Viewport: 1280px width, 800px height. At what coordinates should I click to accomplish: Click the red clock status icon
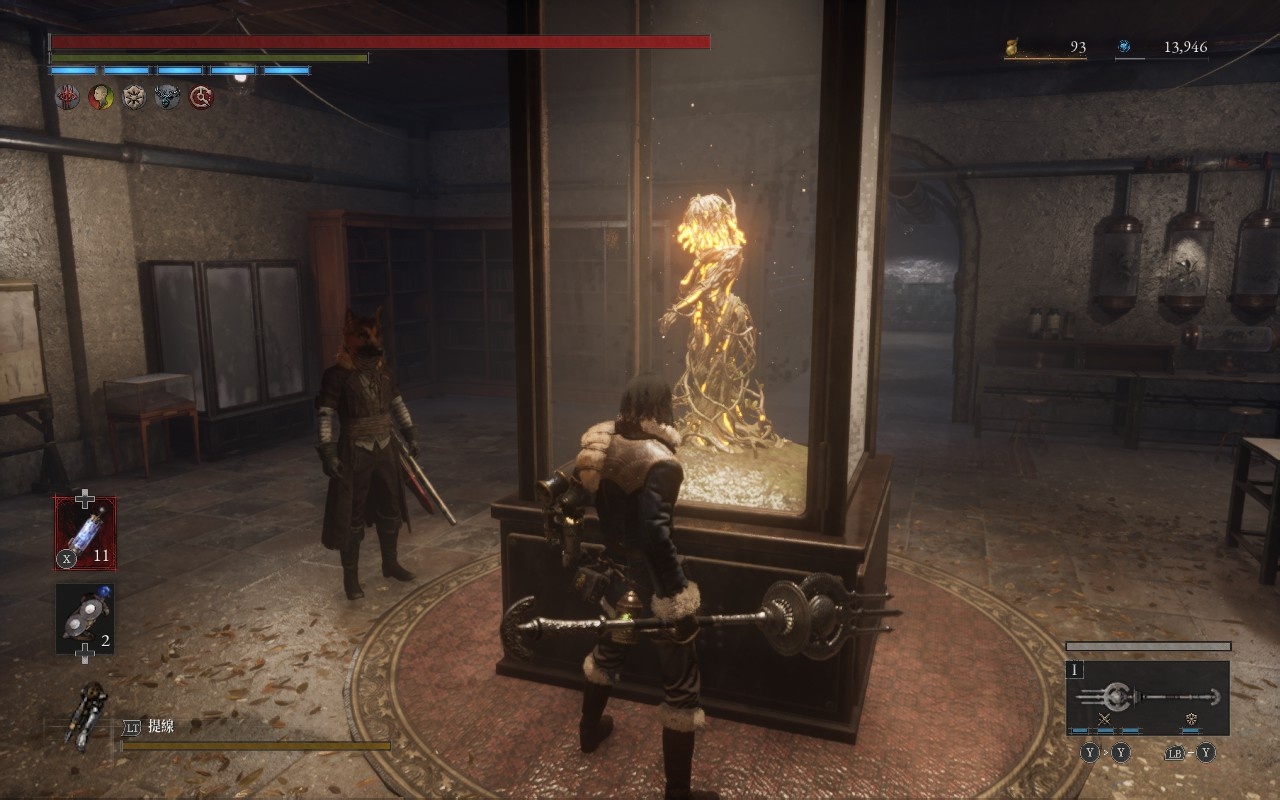tap(201, 97)
